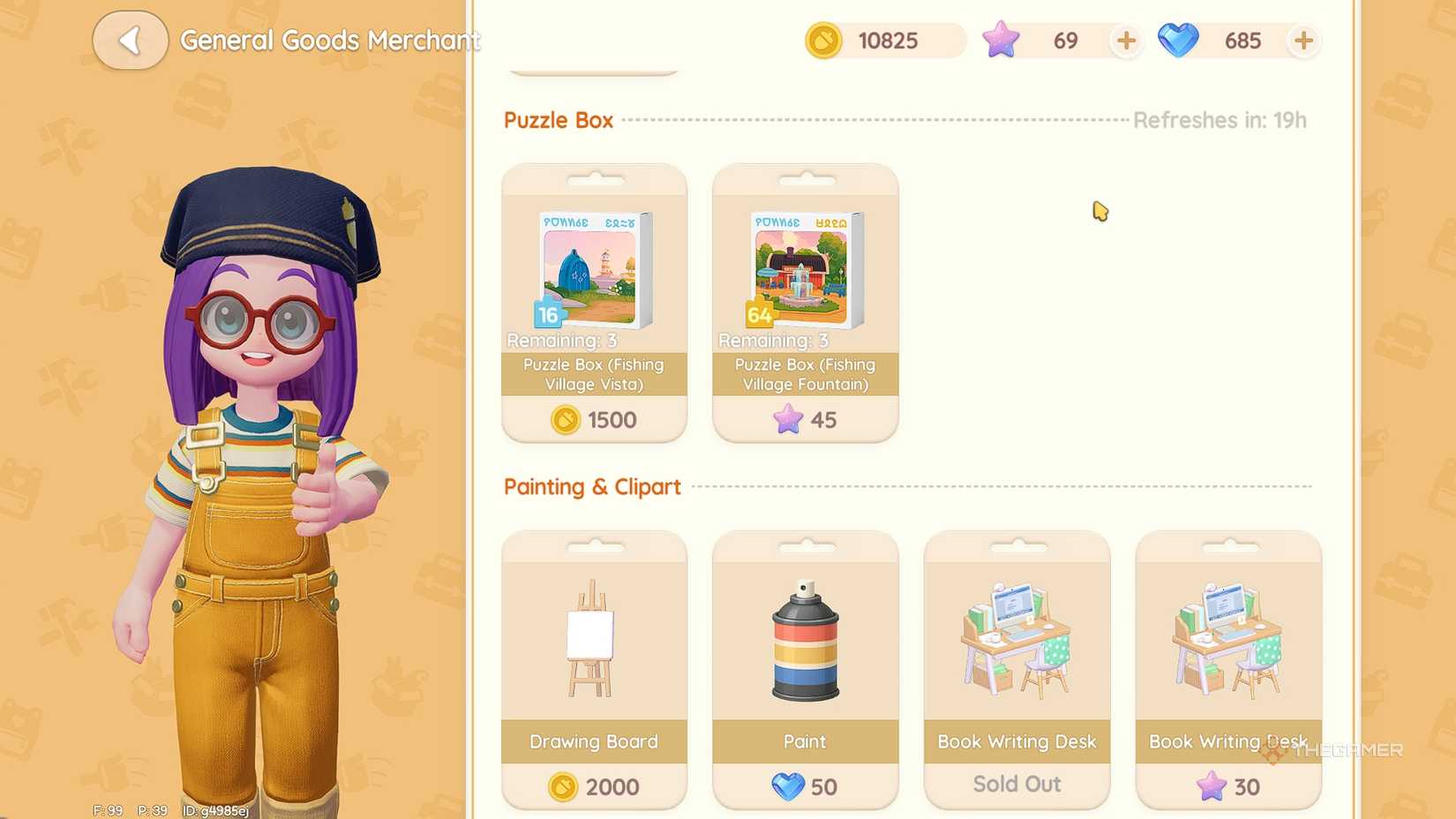This screenshot has height=819, width=1456.
Task: Open the plus button next to star balance
Action: click(x=1125, y=41)
